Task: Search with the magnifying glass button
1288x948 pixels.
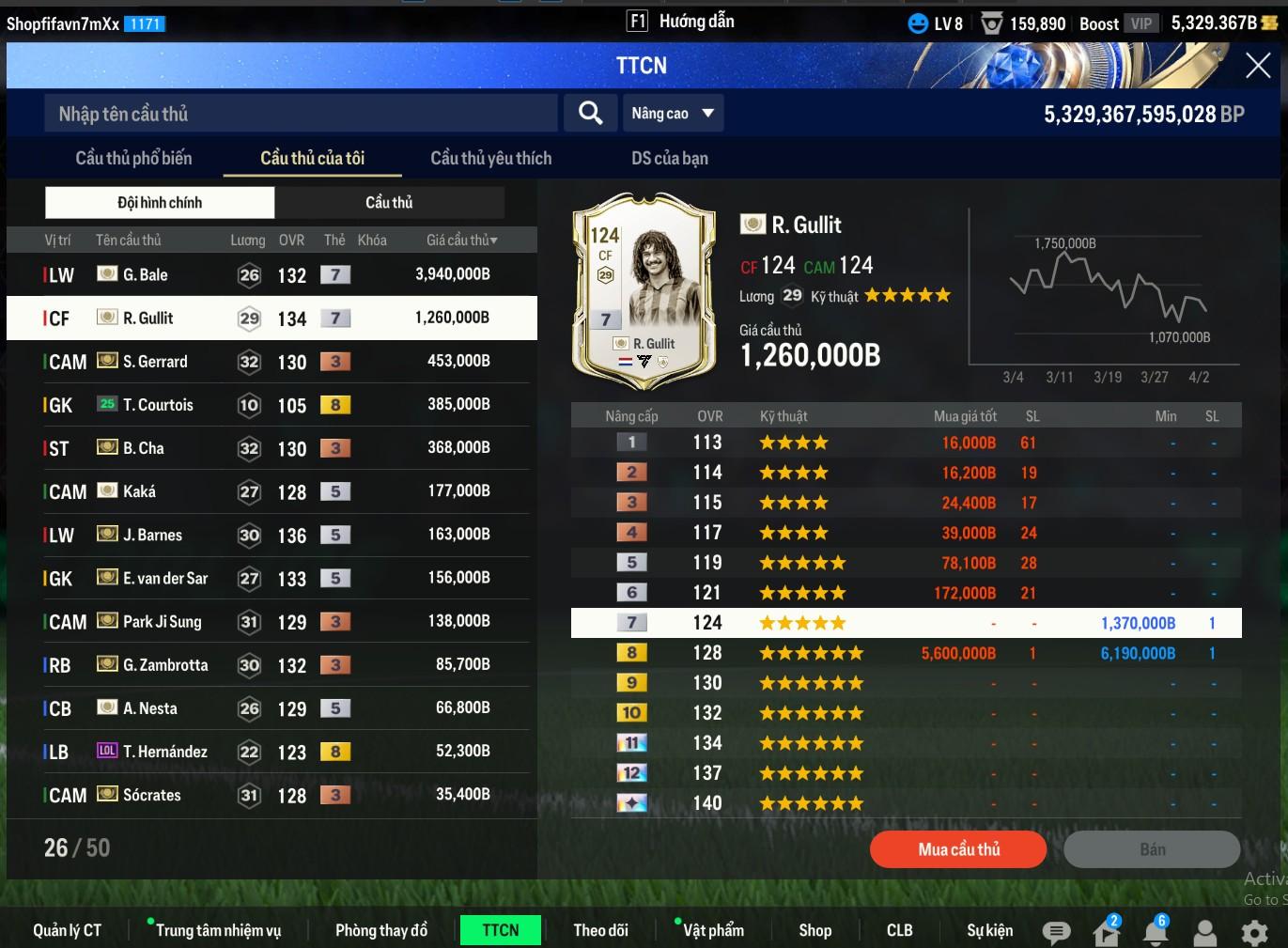Action: (x=590, y=114)
